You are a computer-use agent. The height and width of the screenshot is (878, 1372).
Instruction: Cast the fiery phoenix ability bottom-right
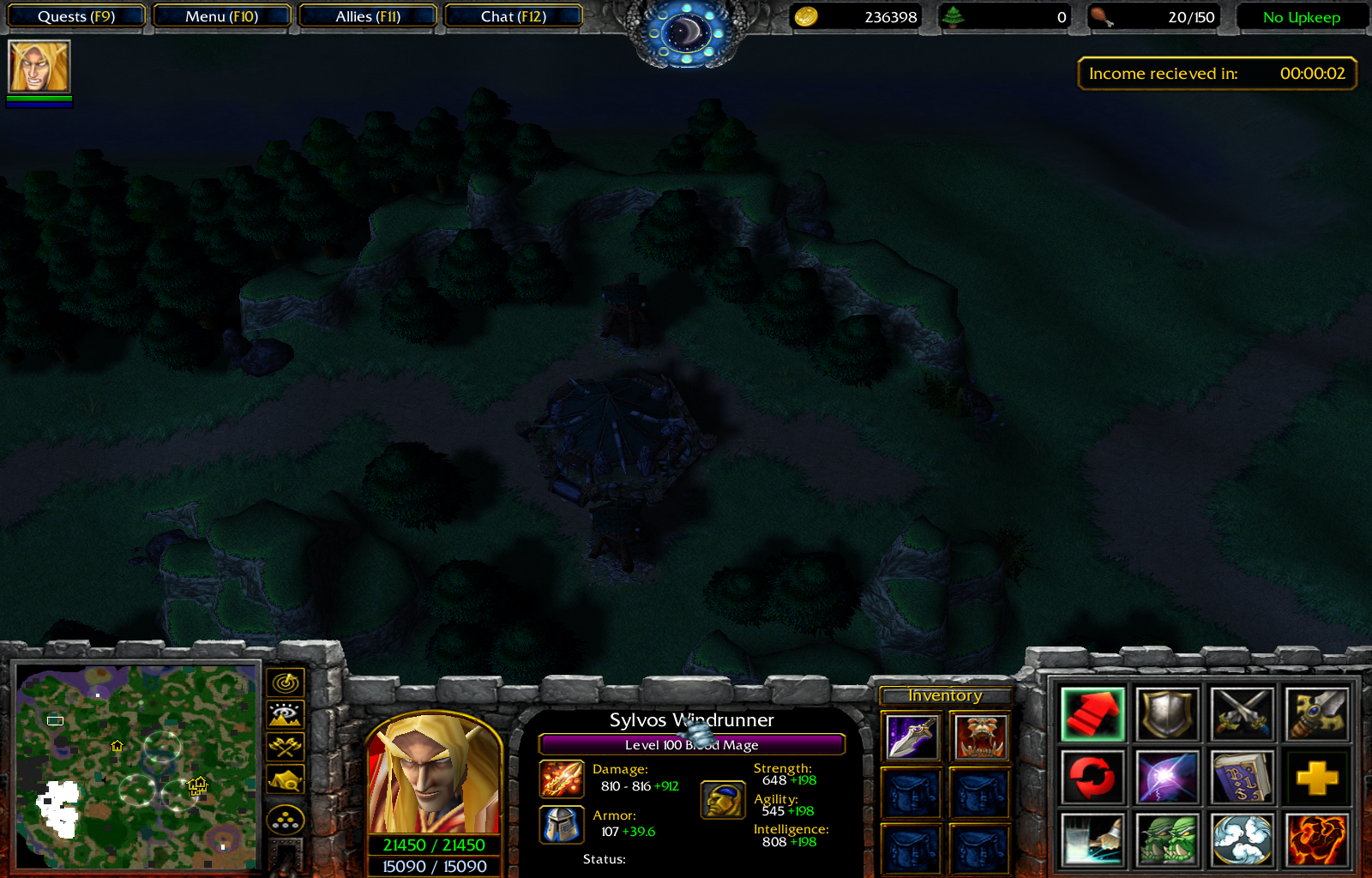point(1315,839)
